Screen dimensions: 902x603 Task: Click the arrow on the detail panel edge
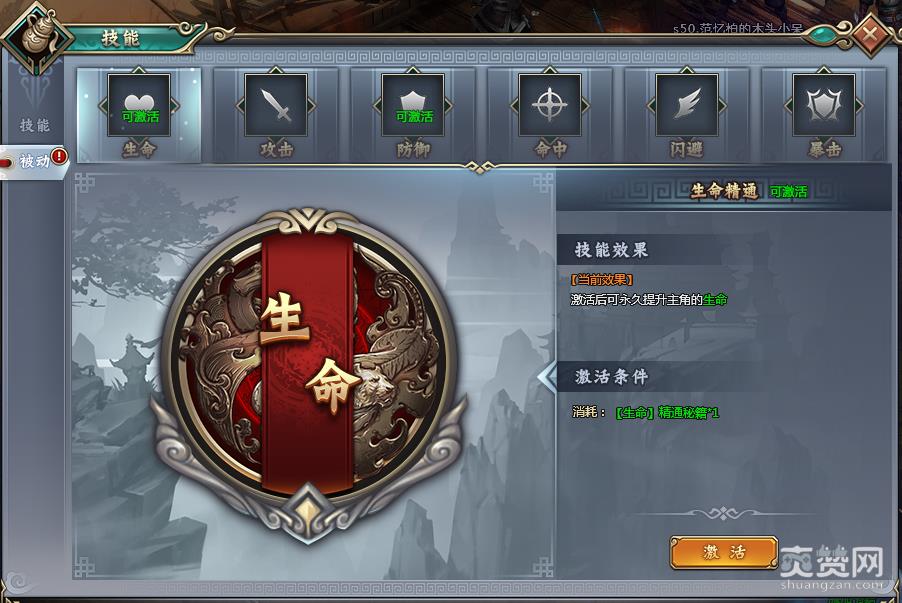click(547, 377)
